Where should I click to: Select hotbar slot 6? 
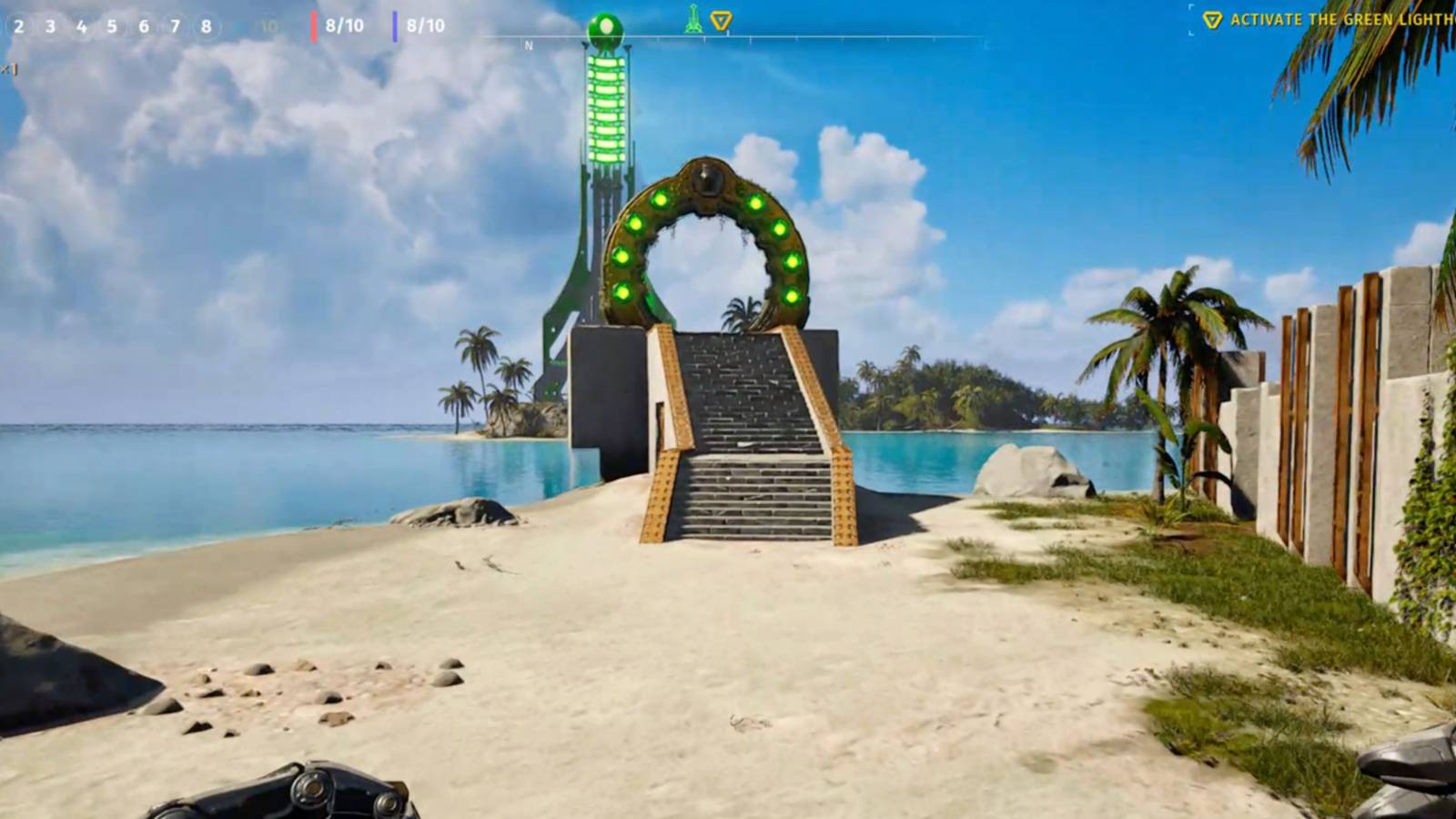click(x=143, y=26)
